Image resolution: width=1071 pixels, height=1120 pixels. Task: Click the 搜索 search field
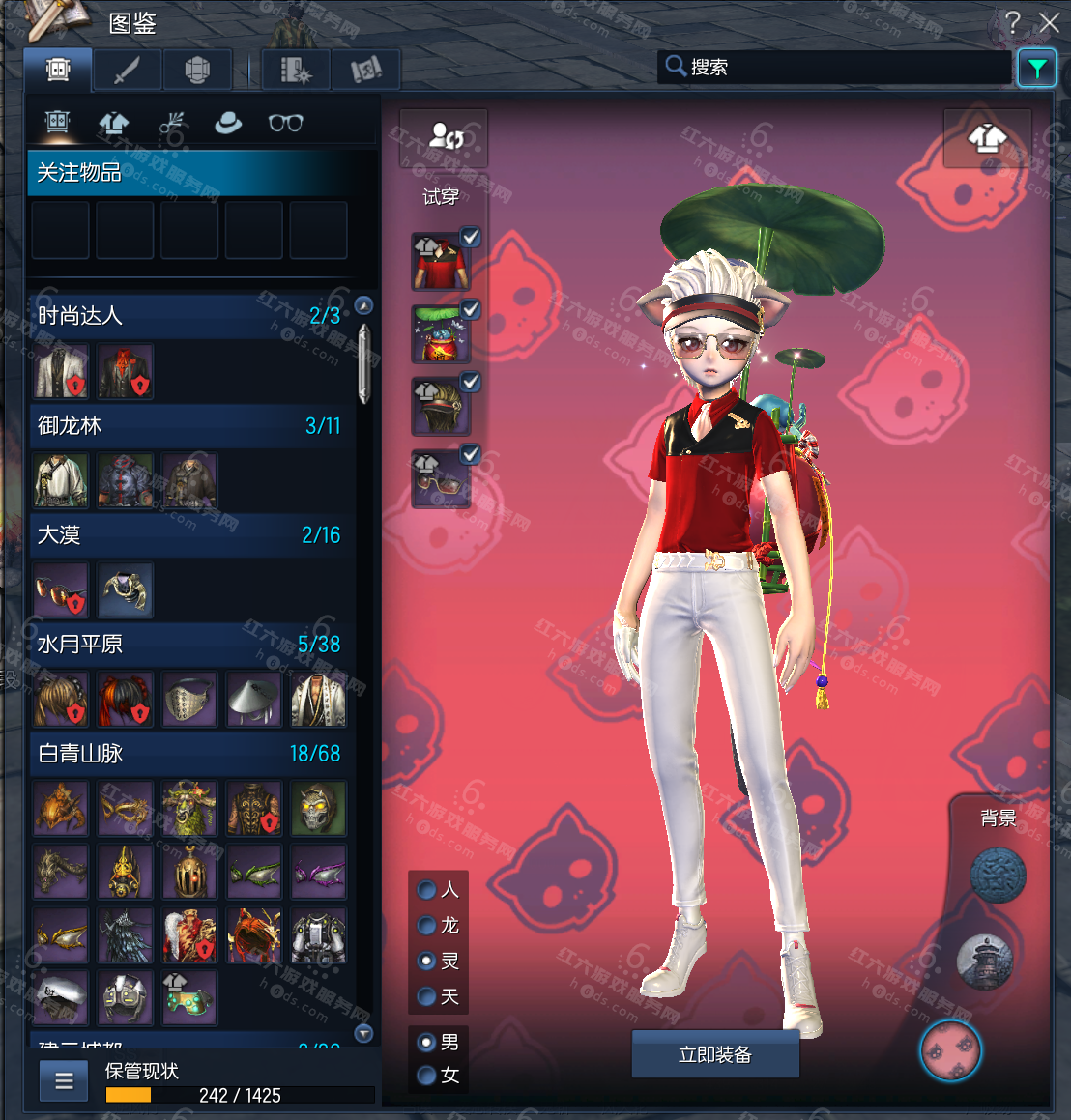pyautogui.click(x=841, y=67)
